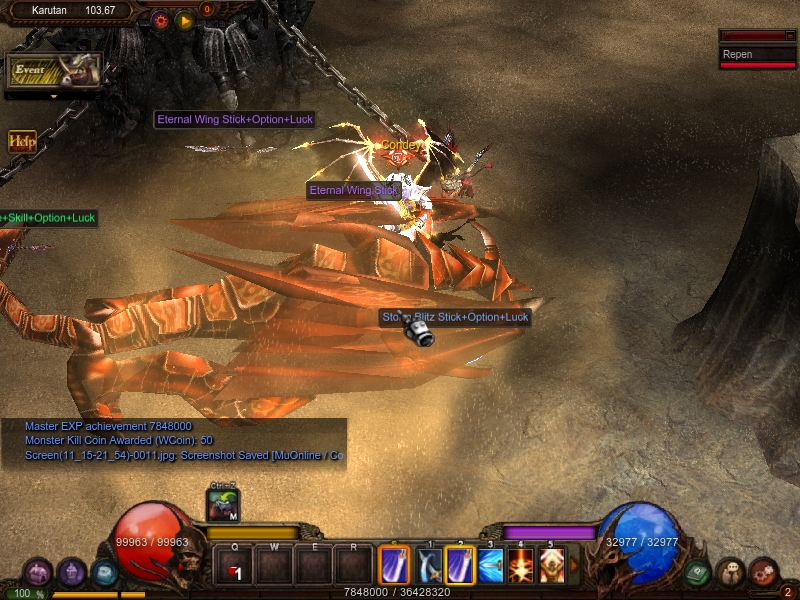
Task: Activate the highlighted skill in slot 2
Action: [460, 565]
